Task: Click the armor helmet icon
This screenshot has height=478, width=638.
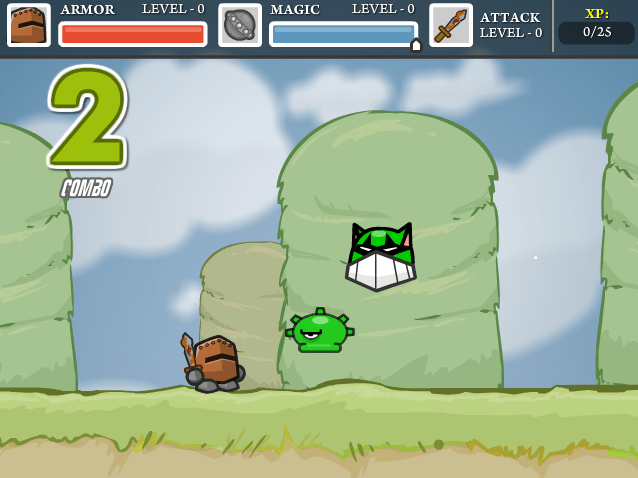Action: tap(28, 25)
